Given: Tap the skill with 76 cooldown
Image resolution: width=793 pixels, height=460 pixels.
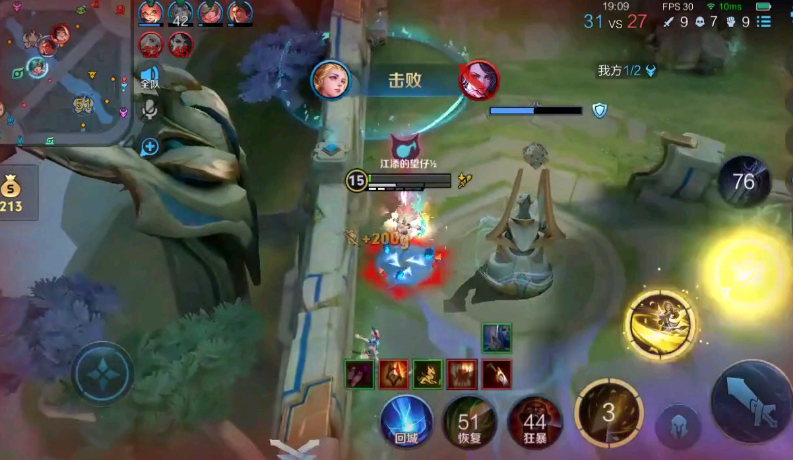Looking at the screenshot, I should tap(743, 181).
